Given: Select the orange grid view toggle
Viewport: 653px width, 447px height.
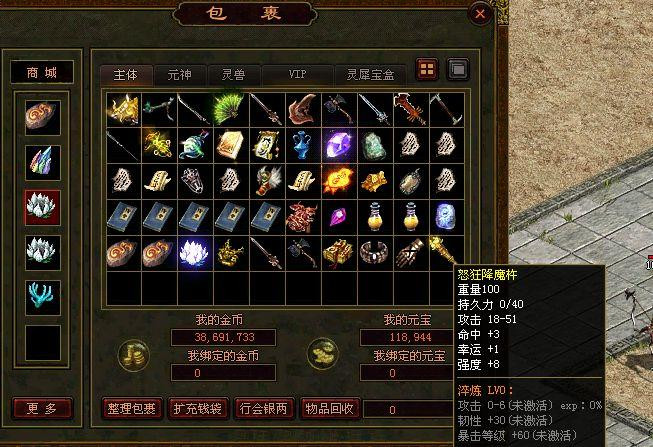Looking at the screenshot, I should (x=427, y=70).
